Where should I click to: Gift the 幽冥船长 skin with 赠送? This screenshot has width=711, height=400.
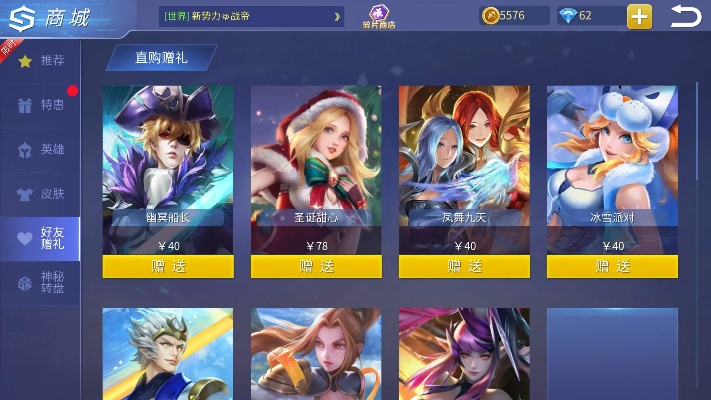click(x=168, y=266)
